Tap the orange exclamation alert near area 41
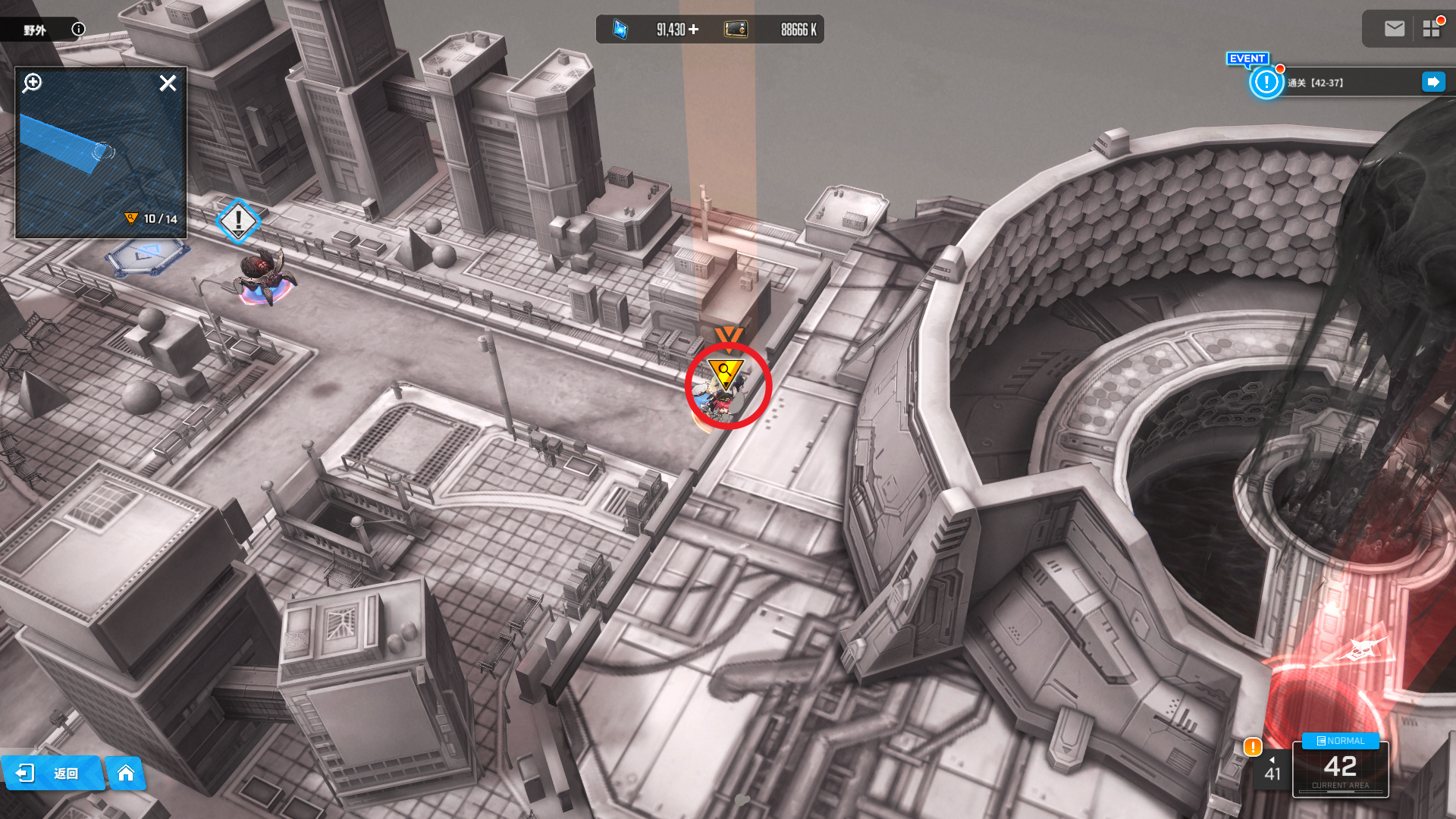 point(1253,747)
